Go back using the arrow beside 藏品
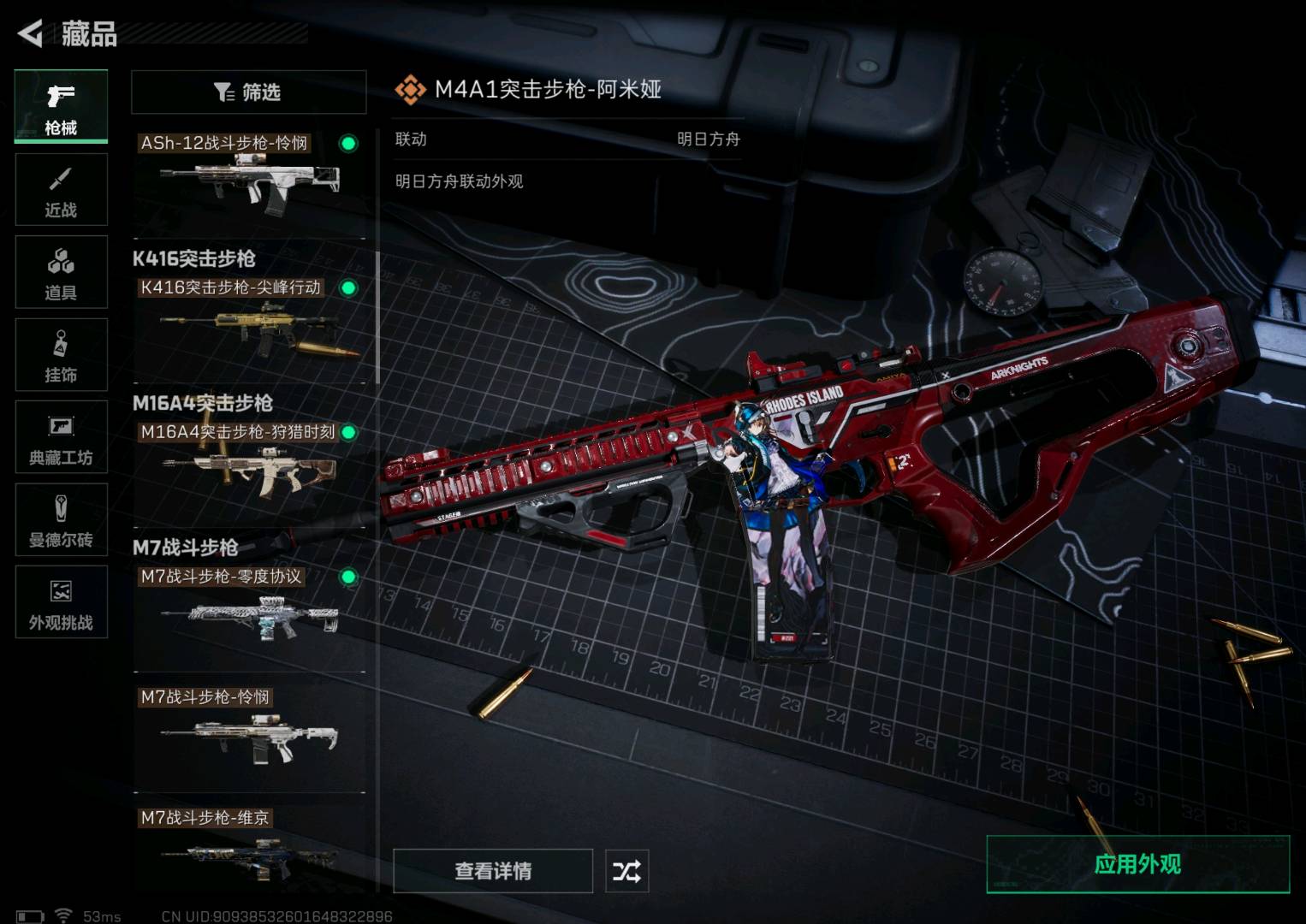 point(31,33)
